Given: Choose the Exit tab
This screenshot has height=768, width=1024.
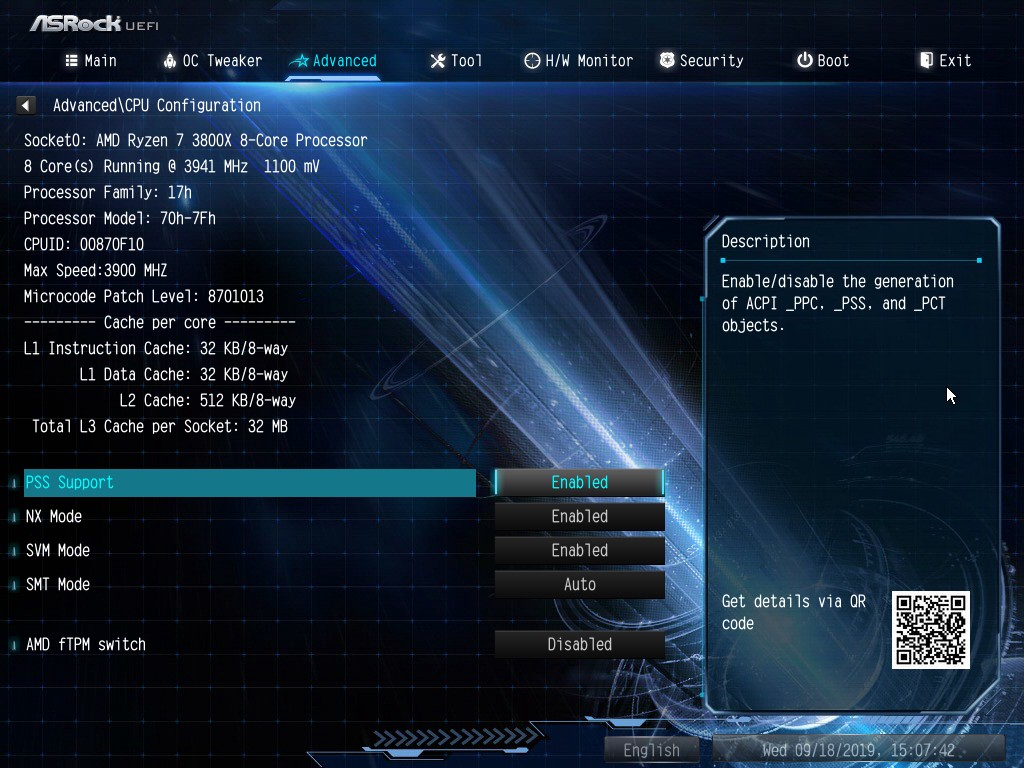Looking at the screenshot, I should (945, 61).
